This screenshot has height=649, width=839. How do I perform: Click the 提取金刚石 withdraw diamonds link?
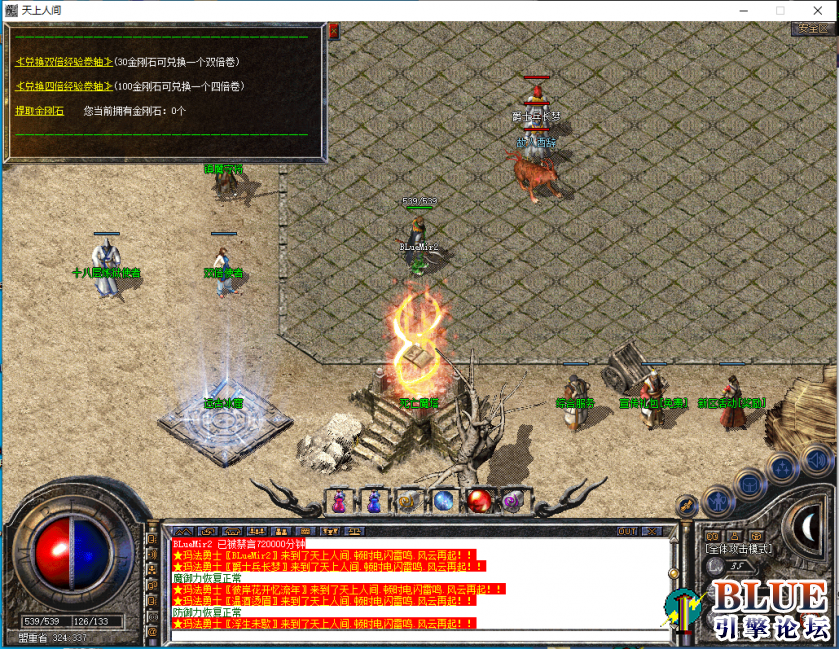pyautogui.click(x=39, y=110)
